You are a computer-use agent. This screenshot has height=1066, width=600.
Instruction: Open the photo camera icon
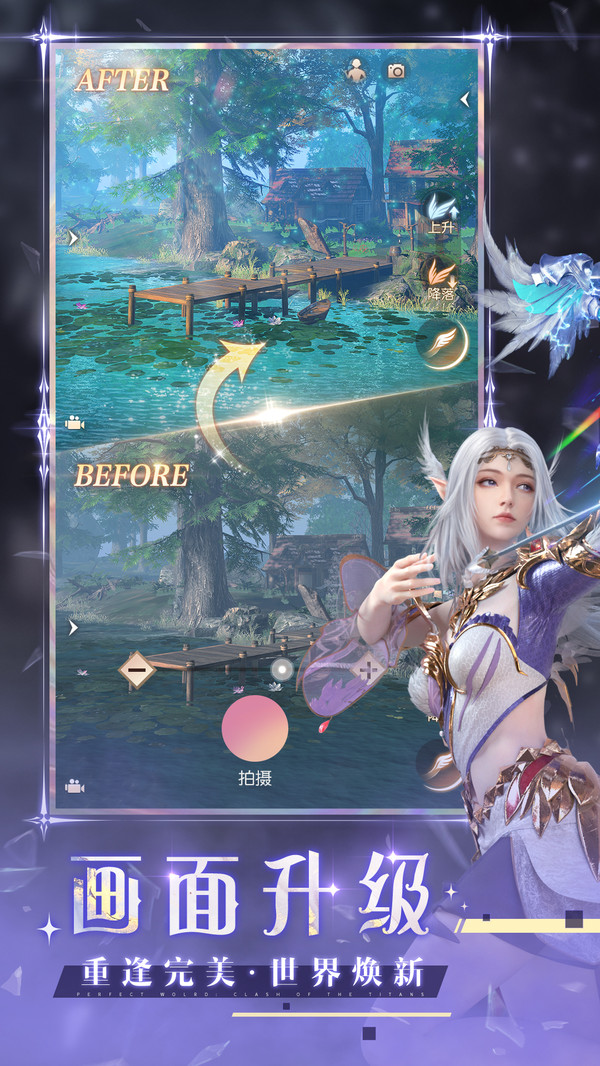point(397,71)
